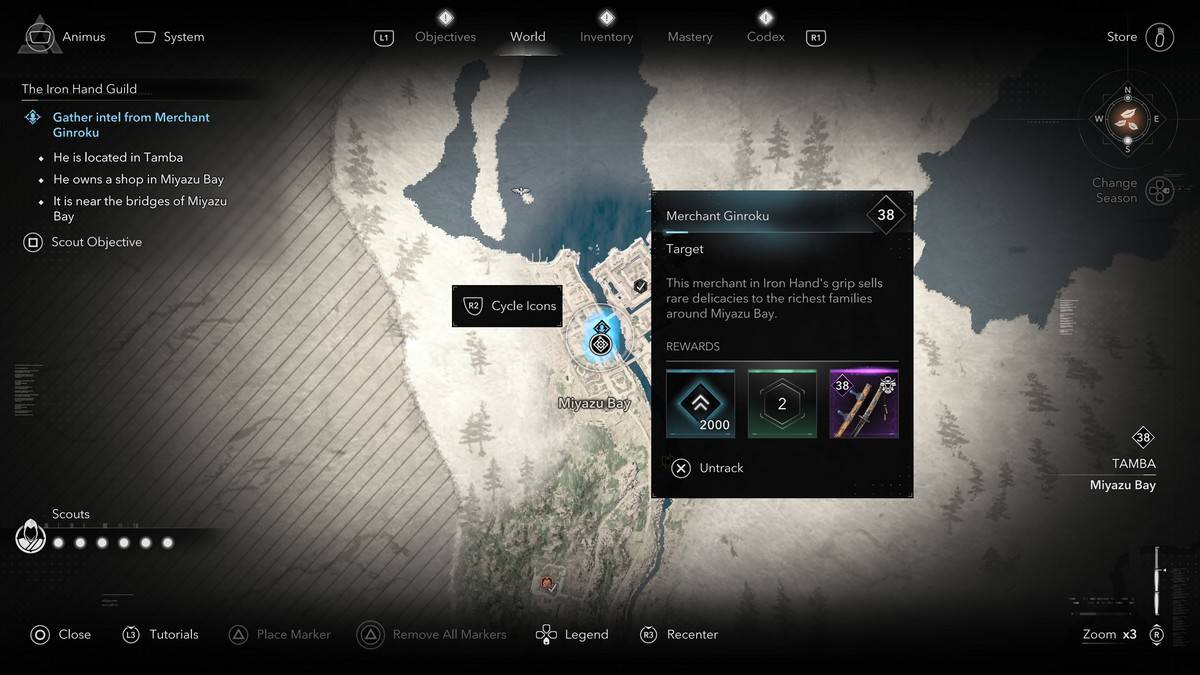The height and width of the screenshot is (675, 1200).
Task: Switch to the Objectives tab
Action: (445, 37)
